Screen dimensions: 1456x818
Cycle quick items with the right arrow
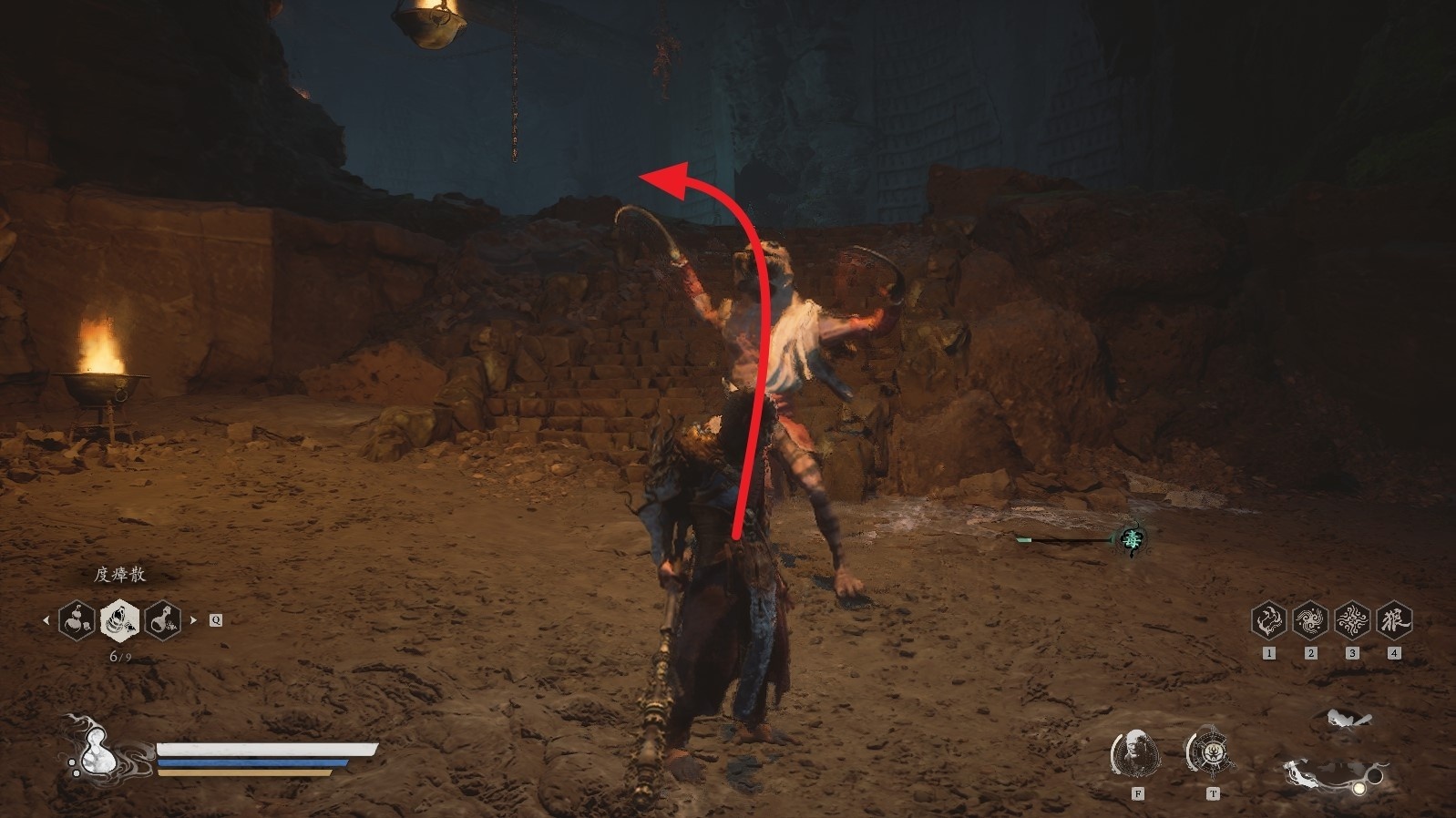point(193,620)
